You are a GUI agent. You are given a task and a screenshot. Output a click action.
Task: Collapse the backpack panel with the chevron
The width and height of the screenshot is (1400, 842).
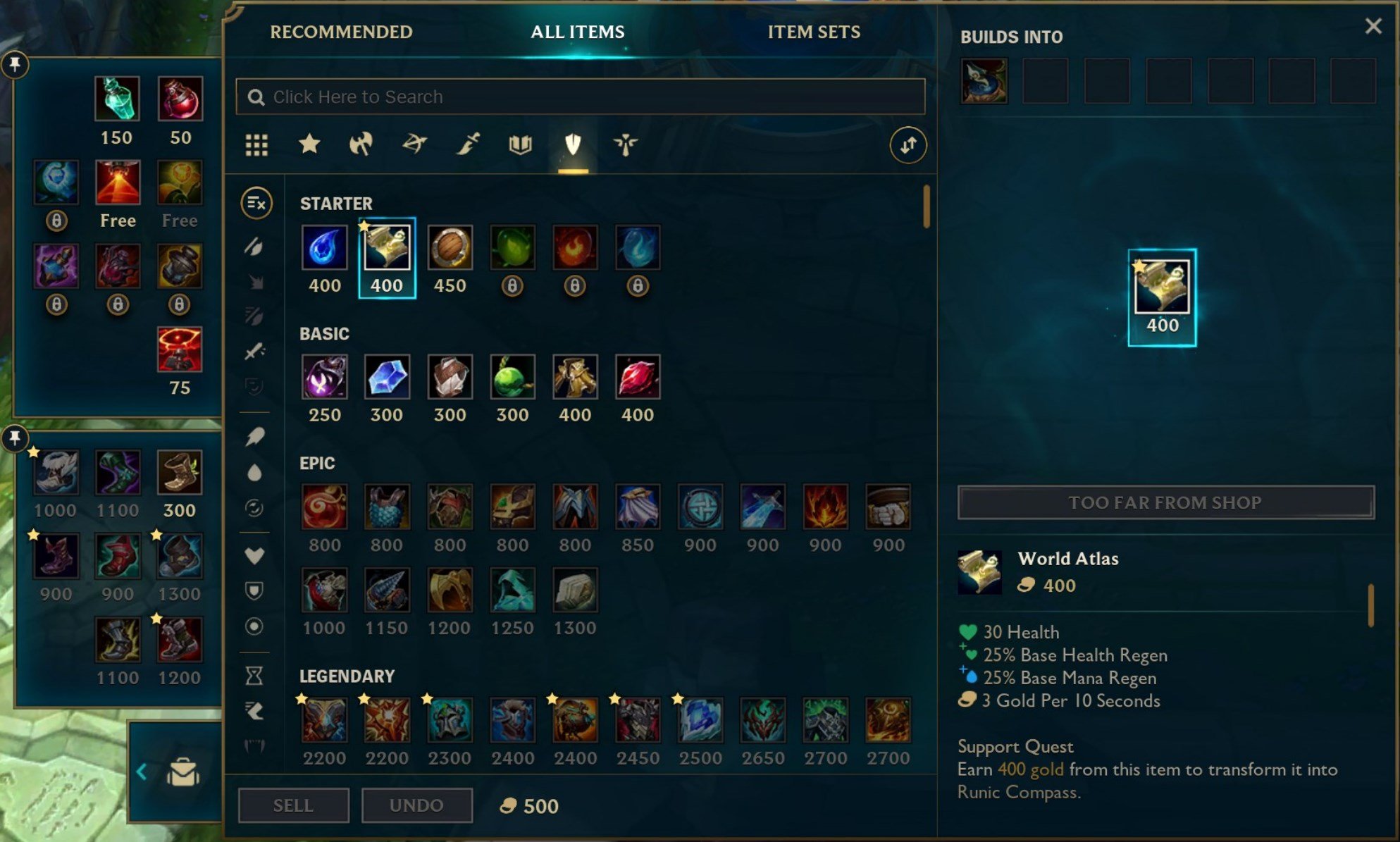[x=142, y=772]
